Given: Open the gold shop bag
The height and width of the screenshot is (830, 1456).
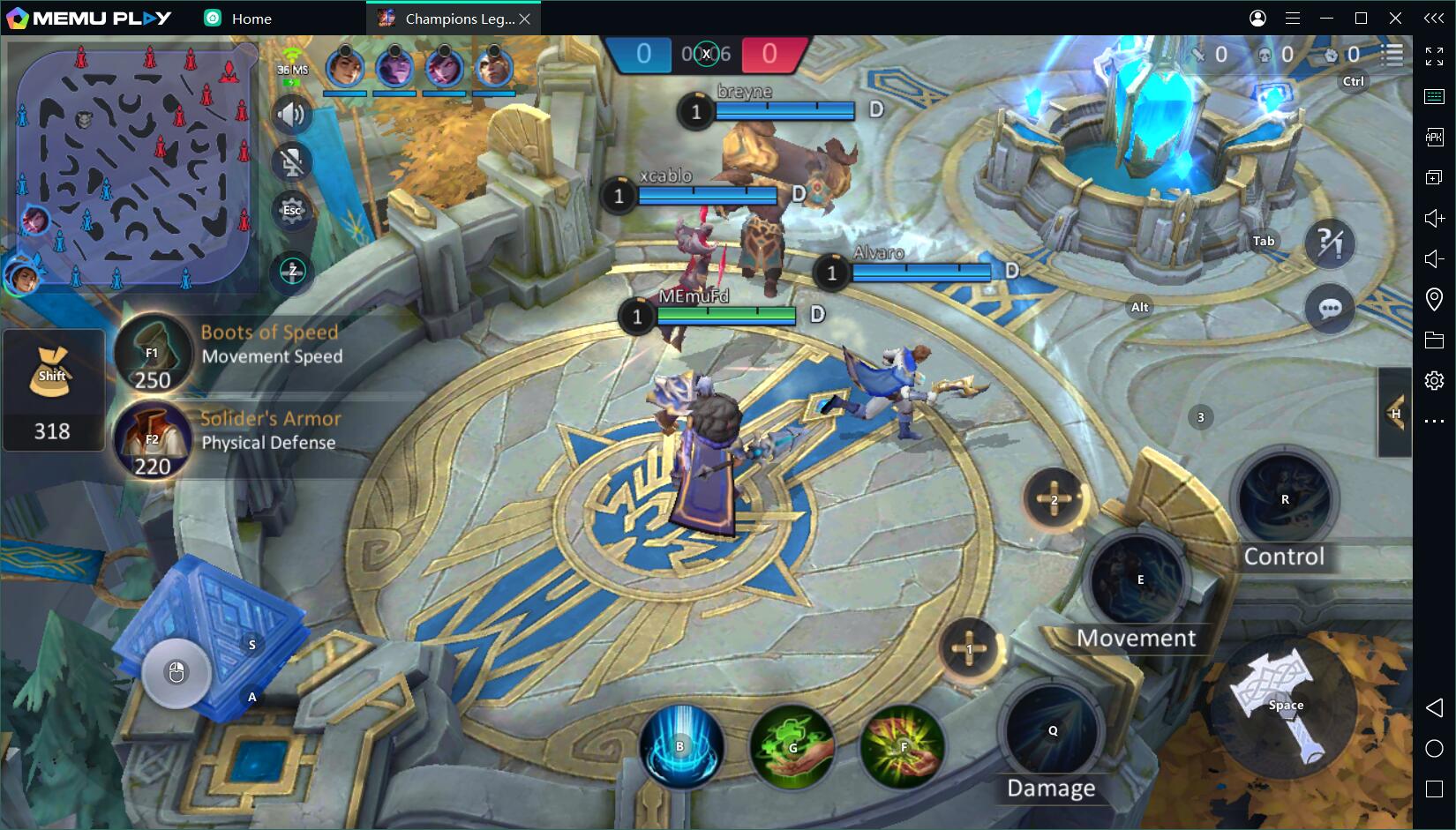Looking at the screenshot, I should tap(52, 375).
